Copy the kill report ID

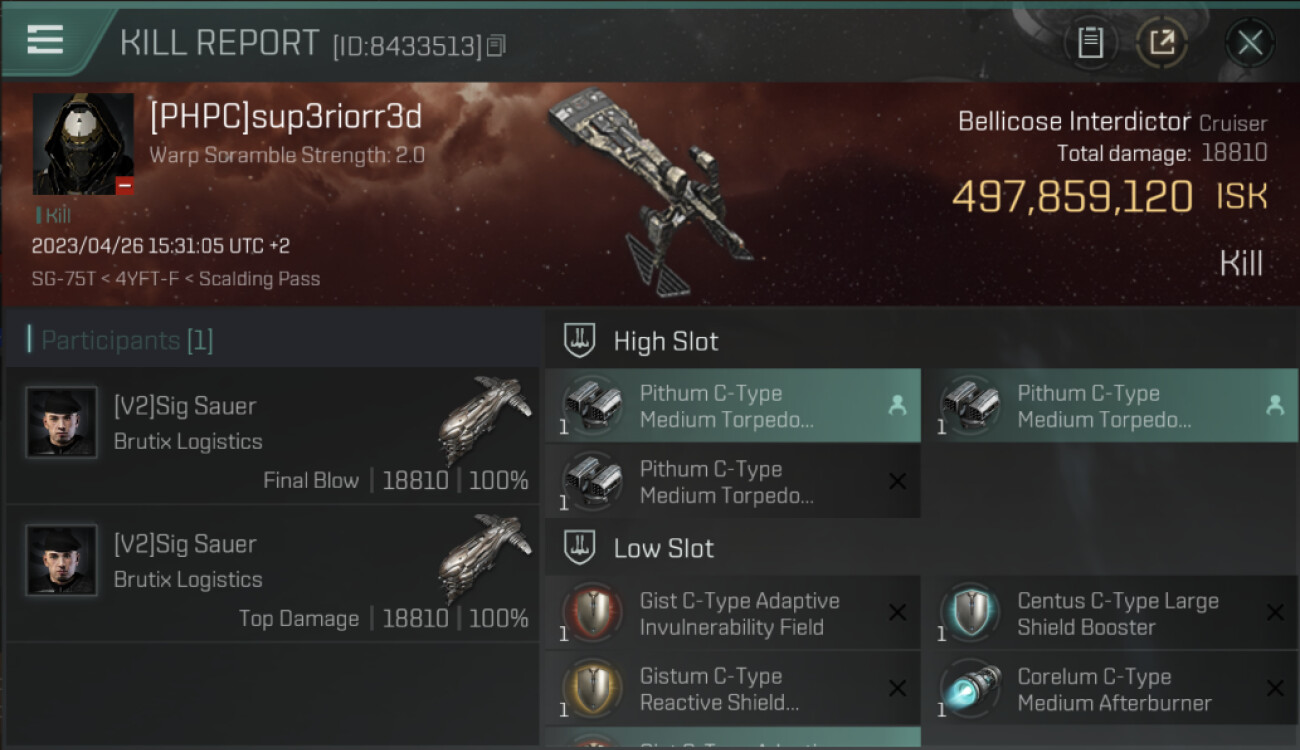pyautogui.click(x=497, y=45)
